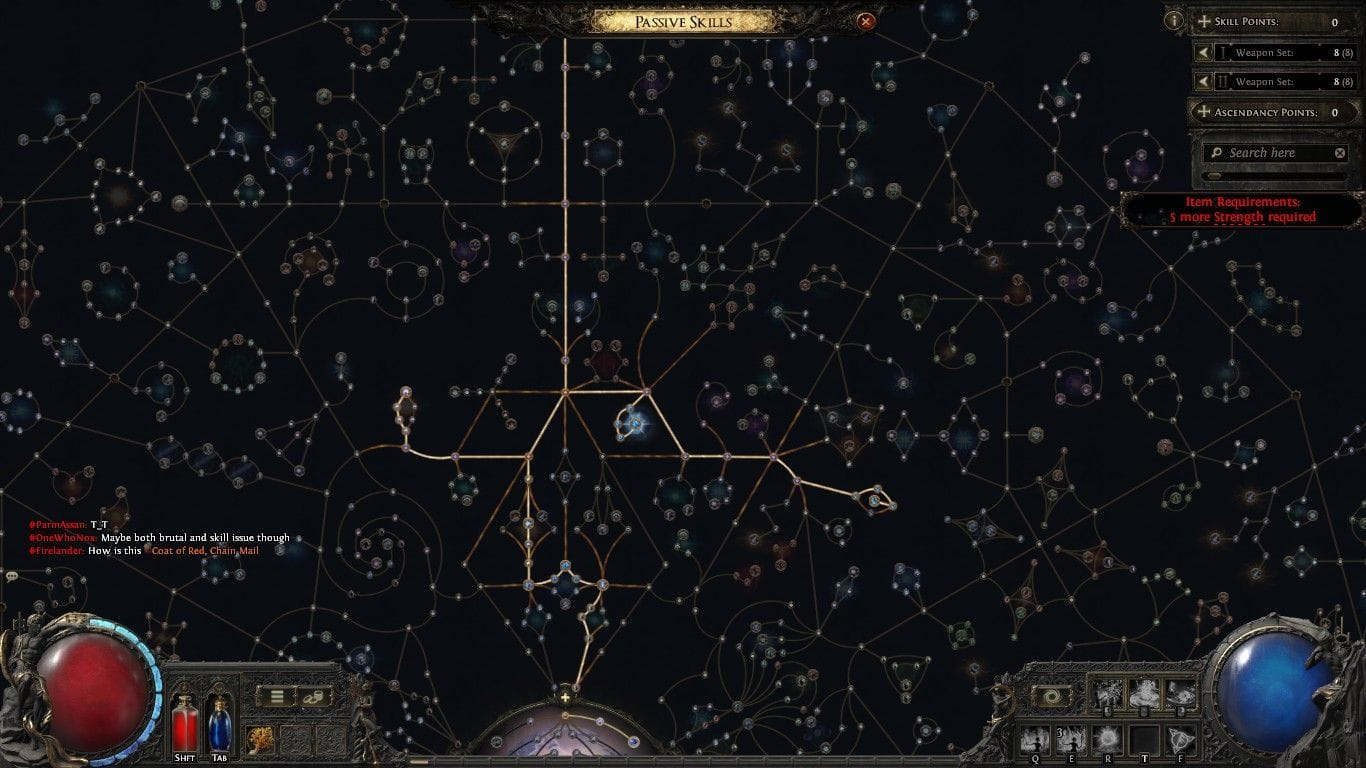Open the Coat of Red, Chain Mail chat link
Viewport: 1366px width, 768px height.
coord(207,549)
